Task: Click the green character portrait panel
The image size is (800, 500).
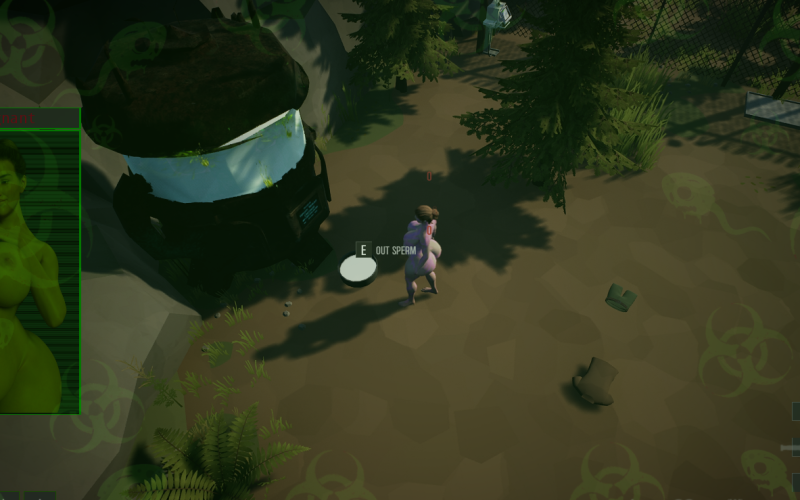Action: click(x=39, y=270)
